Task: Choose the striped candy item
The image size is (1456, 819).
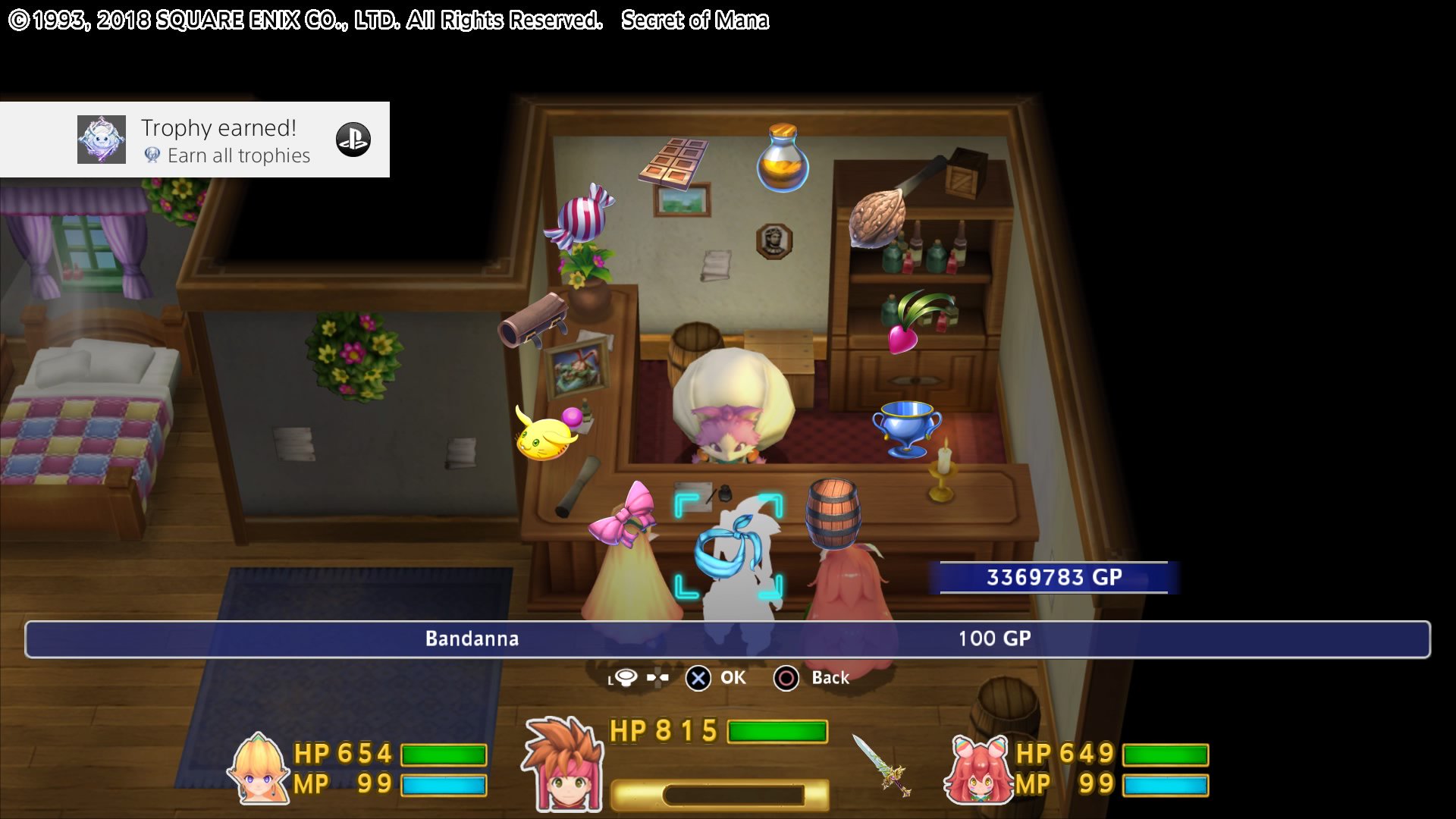Action: (581, 216)
